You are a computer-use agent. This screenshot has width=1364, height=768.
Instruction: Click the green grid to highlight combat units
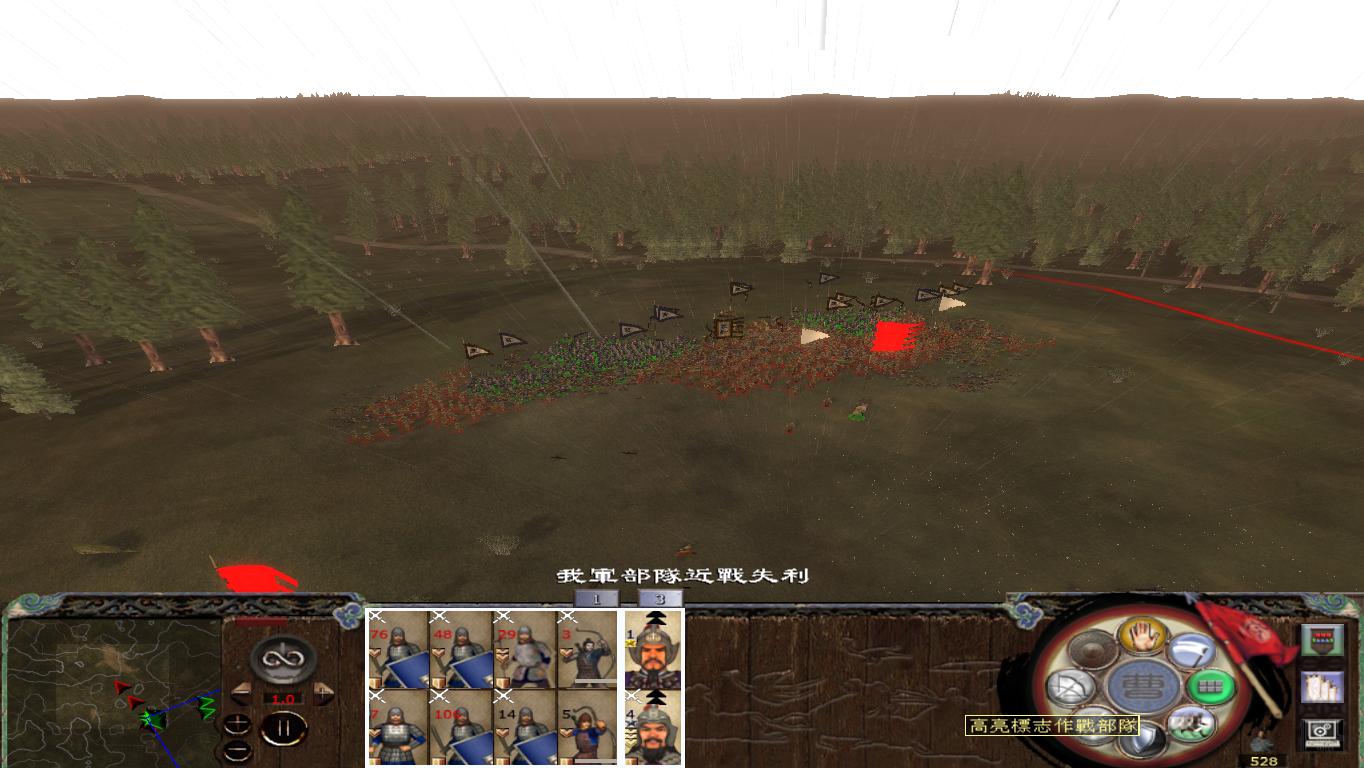(x=1211, y=685)
